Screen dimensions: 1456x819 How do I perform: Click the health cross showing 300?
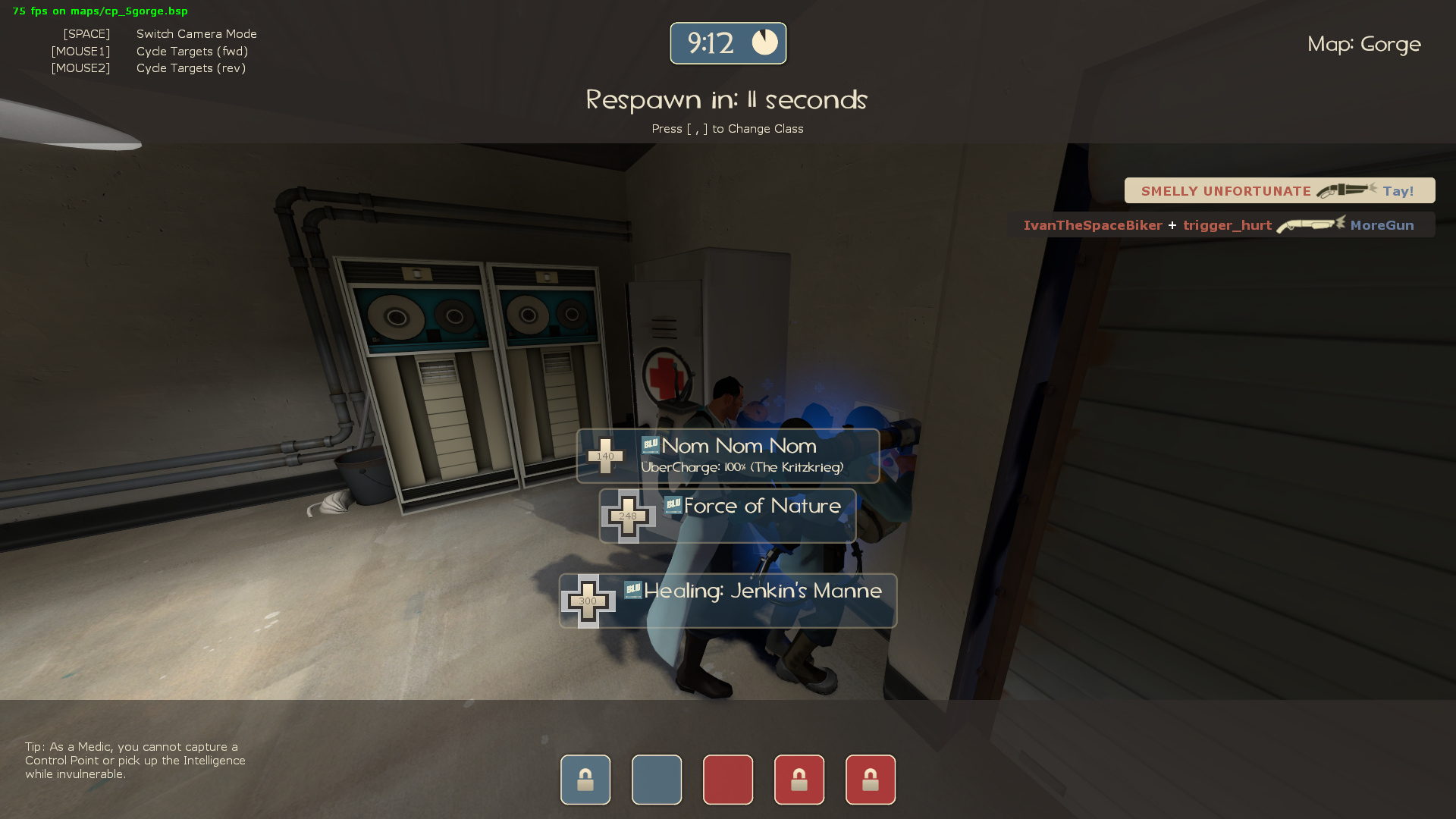click(587, 601)
